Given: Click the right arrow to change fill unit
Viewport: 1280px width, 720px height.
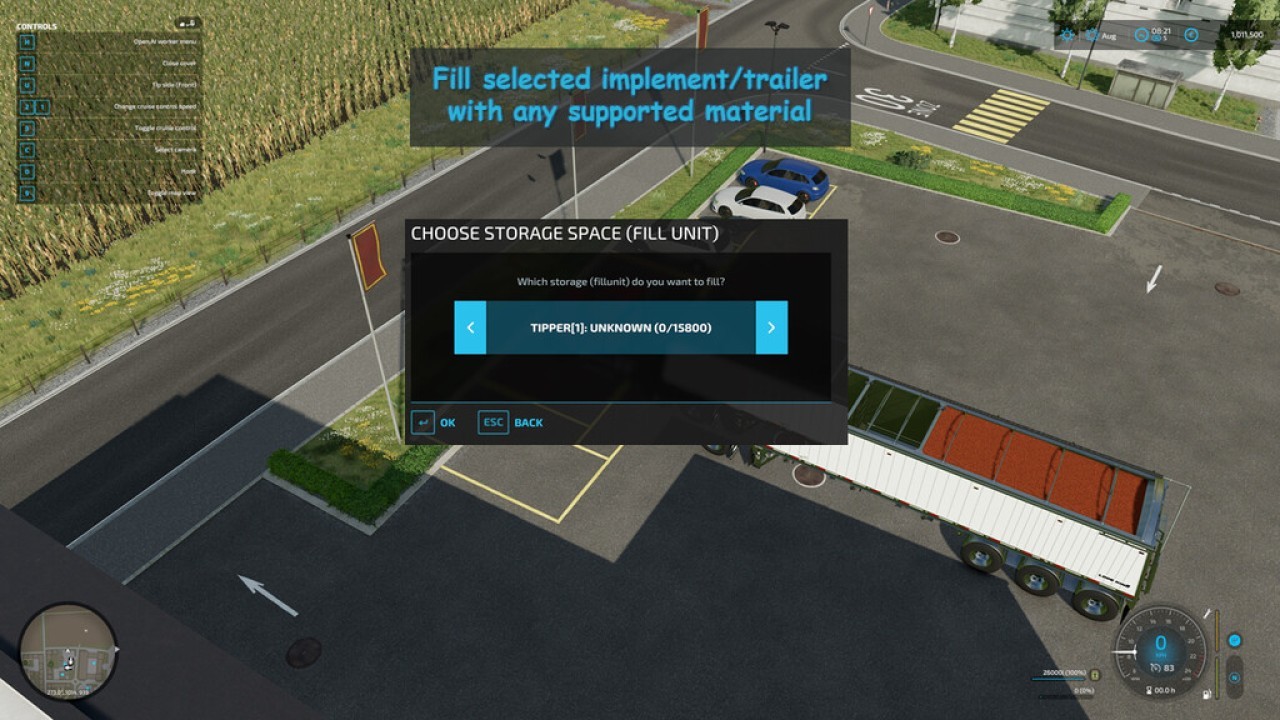Looking at the screenshot, I should (772, 327).
